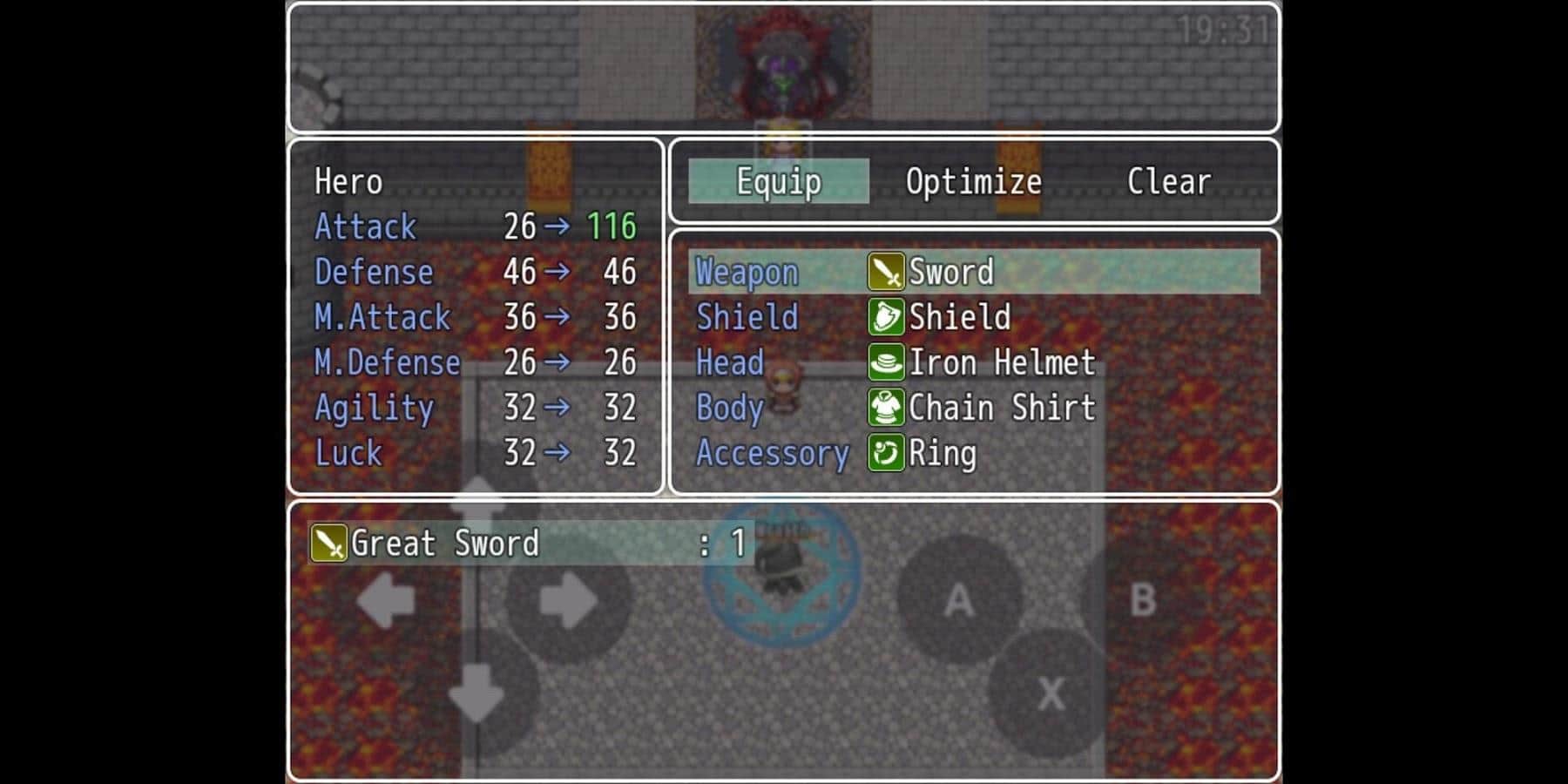The image size is (1568, 784).
Task: Select the Accessory slot with Ring
Action: (974, 453)
